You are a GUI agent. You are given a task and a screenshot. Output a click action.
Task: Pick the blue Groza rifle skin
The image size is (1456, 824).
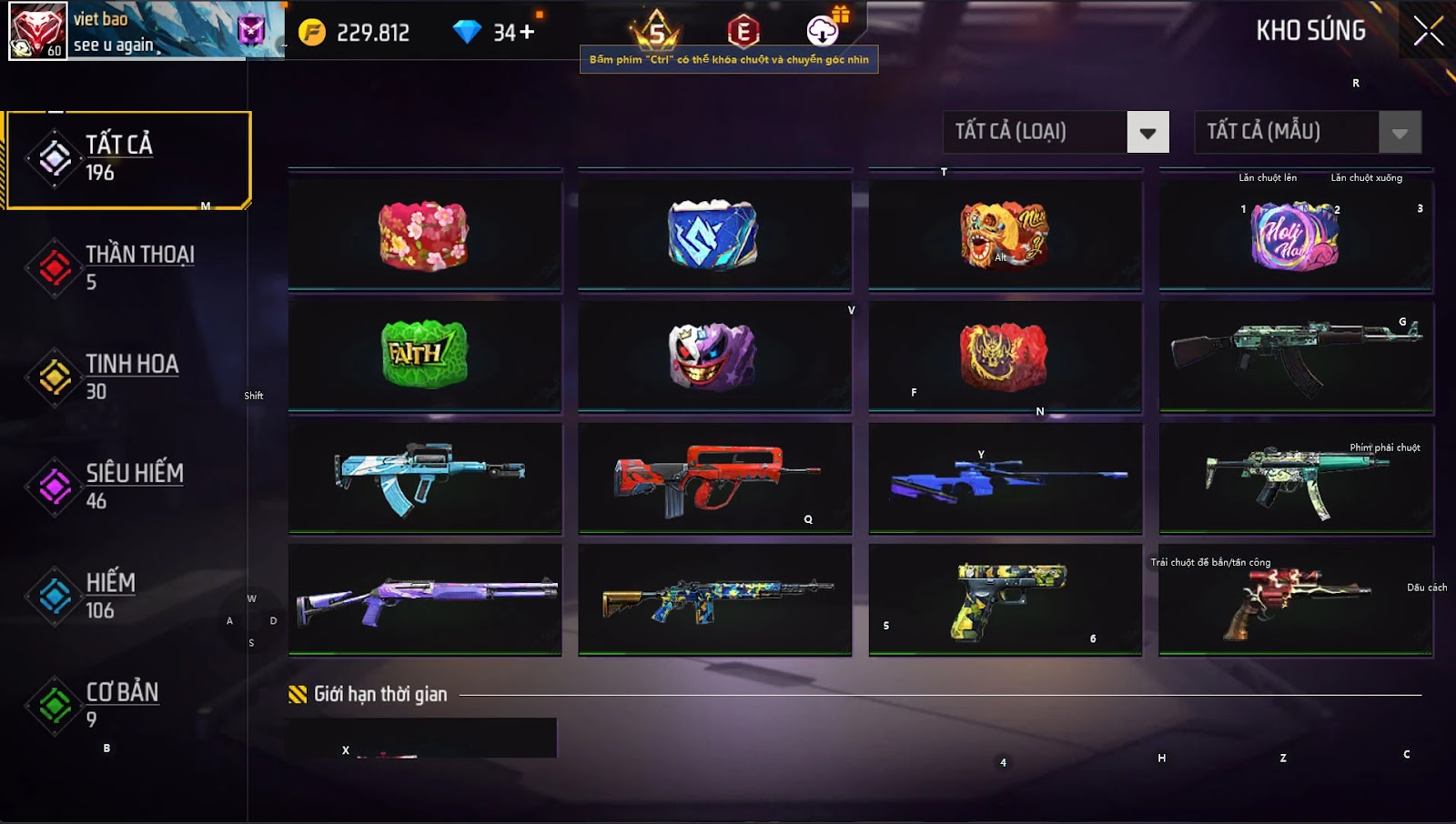424,477
